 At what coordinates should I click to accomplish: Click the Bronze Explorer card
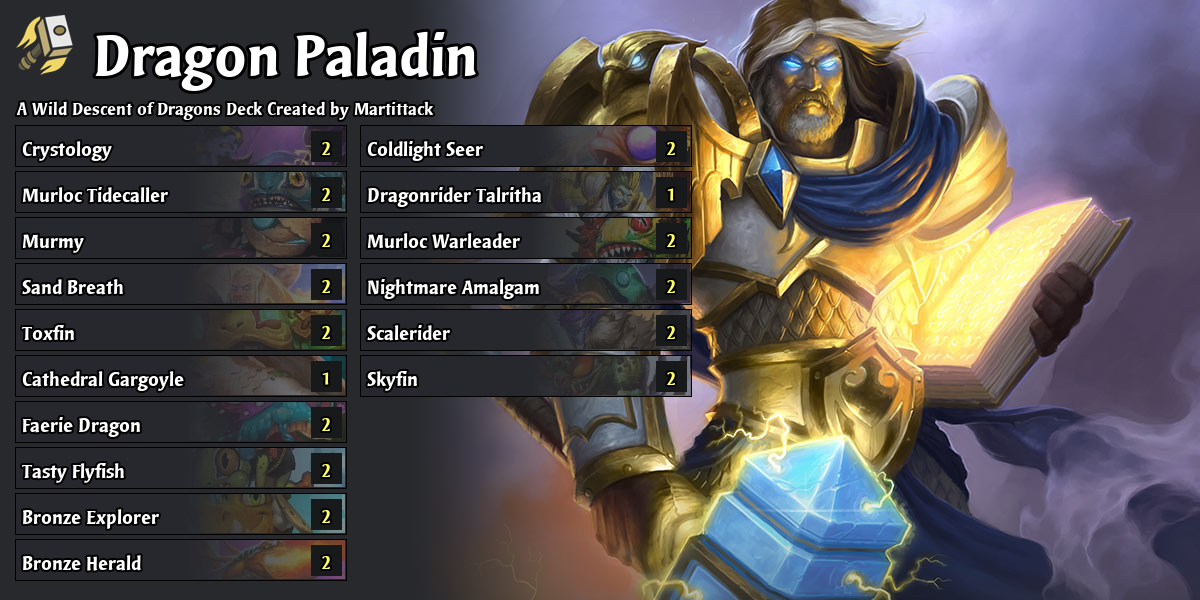coord(180,518)
